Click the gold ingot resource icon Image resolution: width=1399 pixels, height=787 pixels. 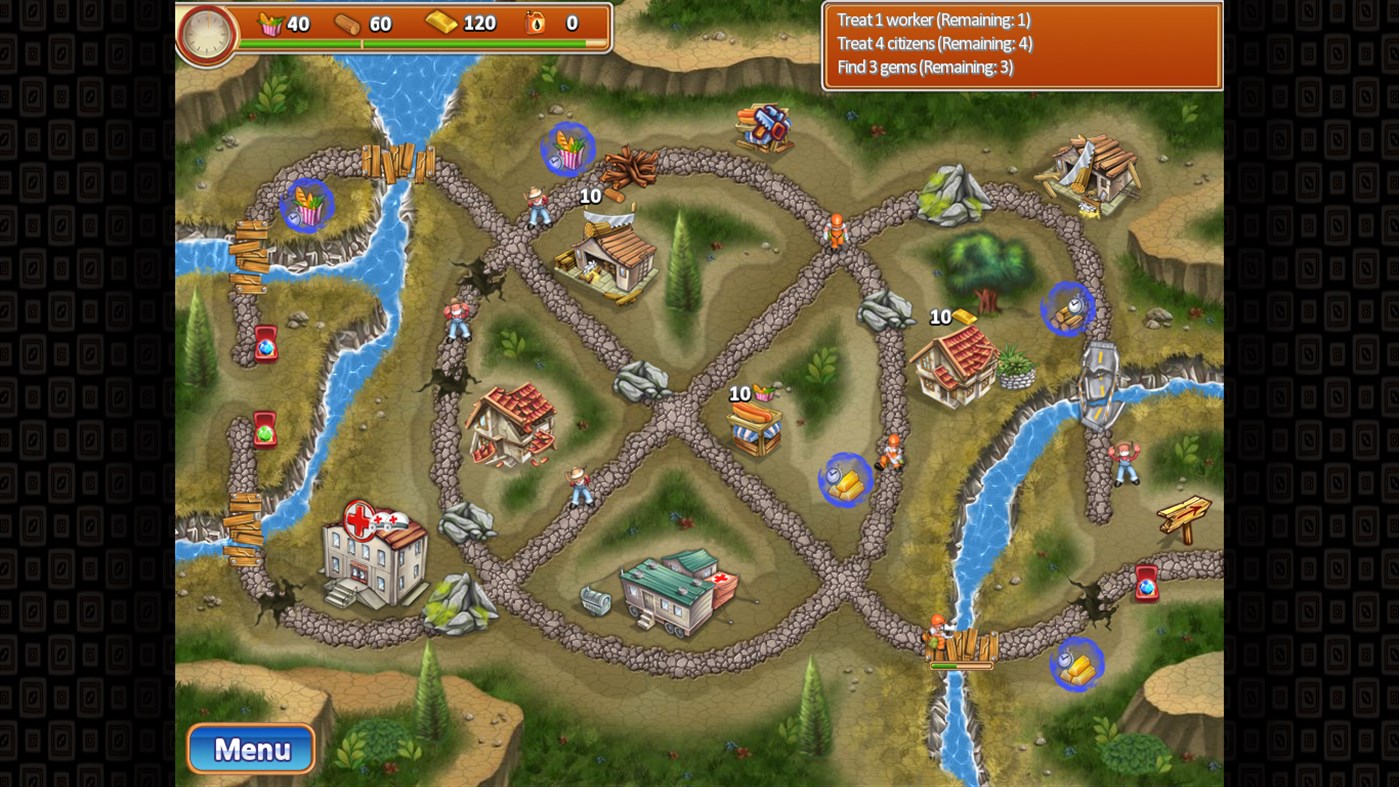[x=441, y=22]
